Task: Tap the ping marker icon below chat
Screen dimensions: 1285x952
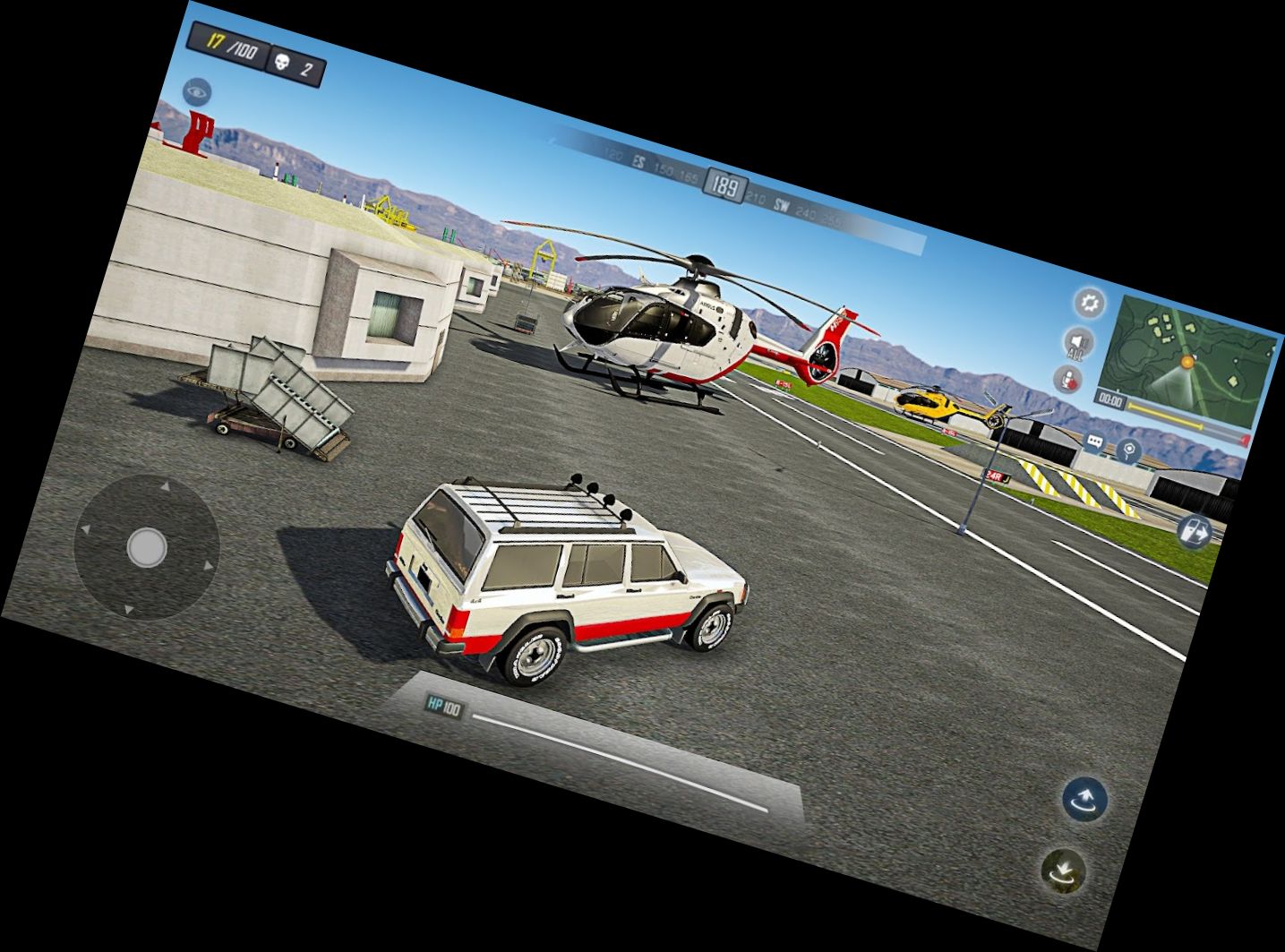Action: [x=1129, y=451]
